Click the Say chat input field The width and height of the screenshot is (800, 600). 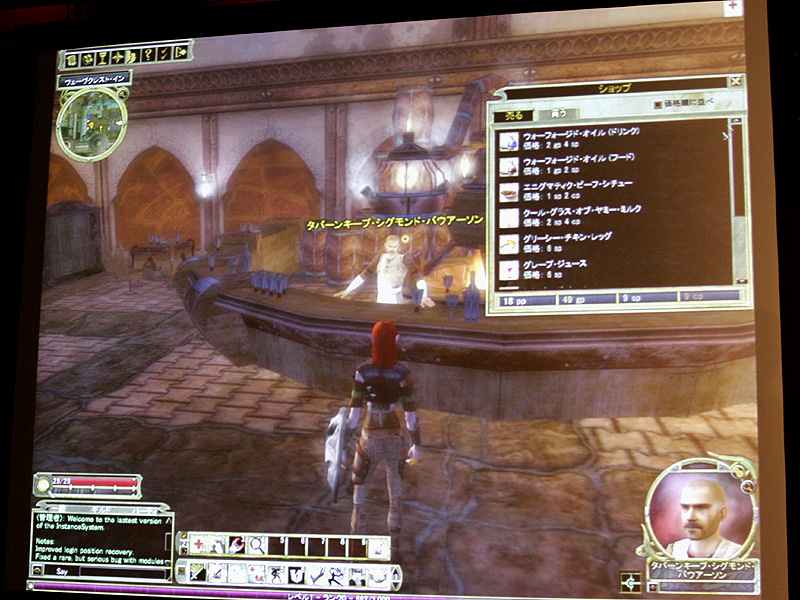[x=100, y=571]
